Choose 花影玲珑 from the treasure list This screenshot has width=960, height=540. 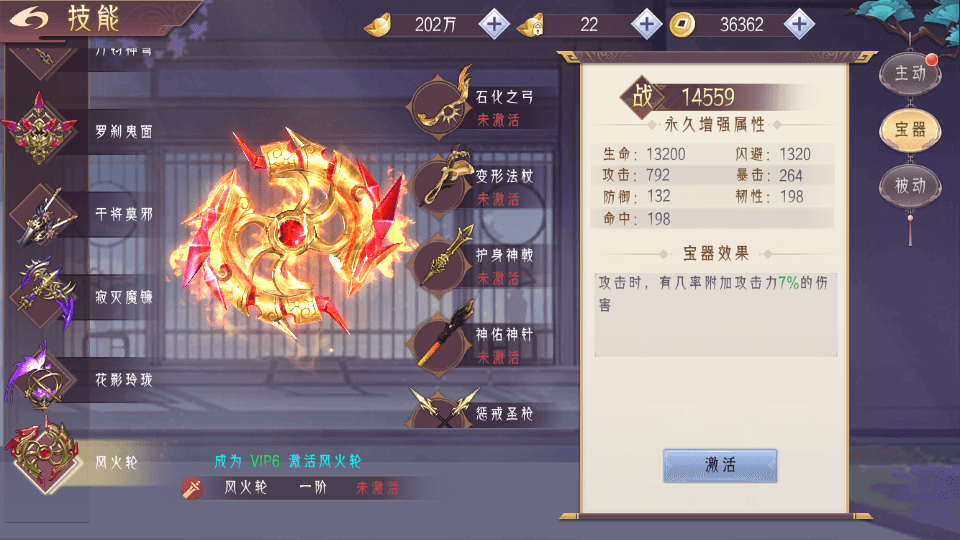(90, 379)
